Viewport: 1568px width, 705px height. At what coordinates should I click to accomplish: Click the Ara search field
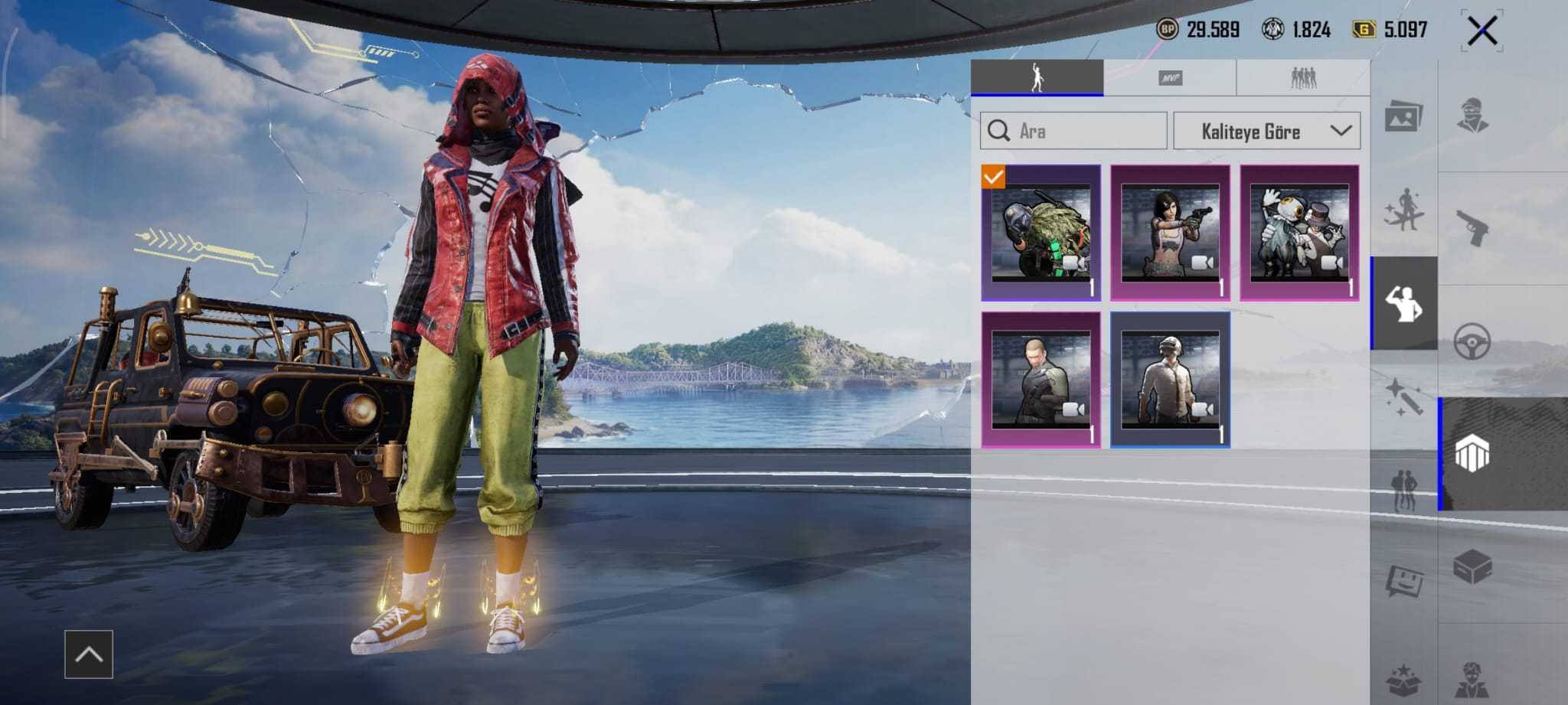click(1073, 131)
